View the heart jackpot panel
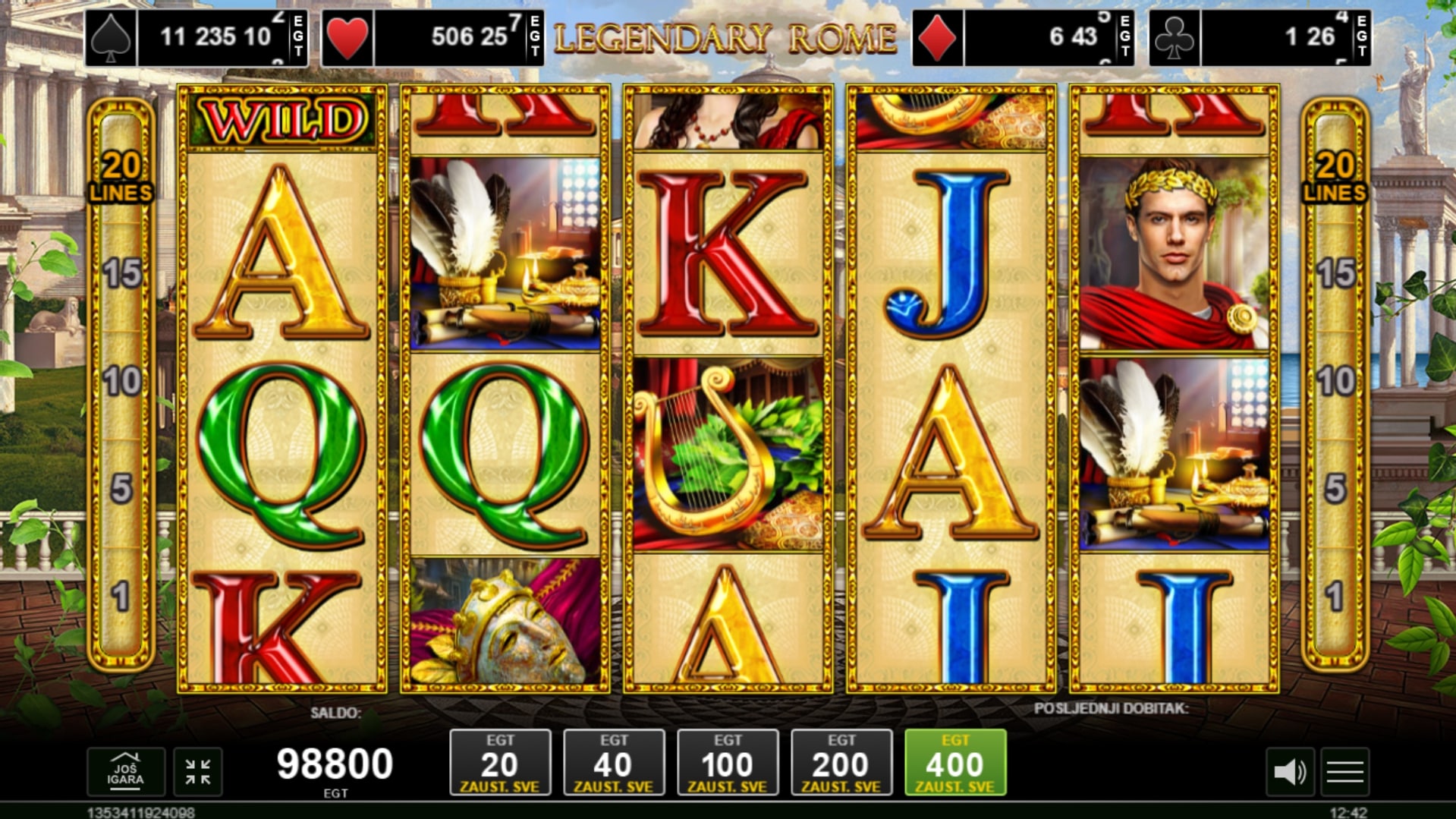Viewport: 1456px width, 819px height. click(432, 36)
